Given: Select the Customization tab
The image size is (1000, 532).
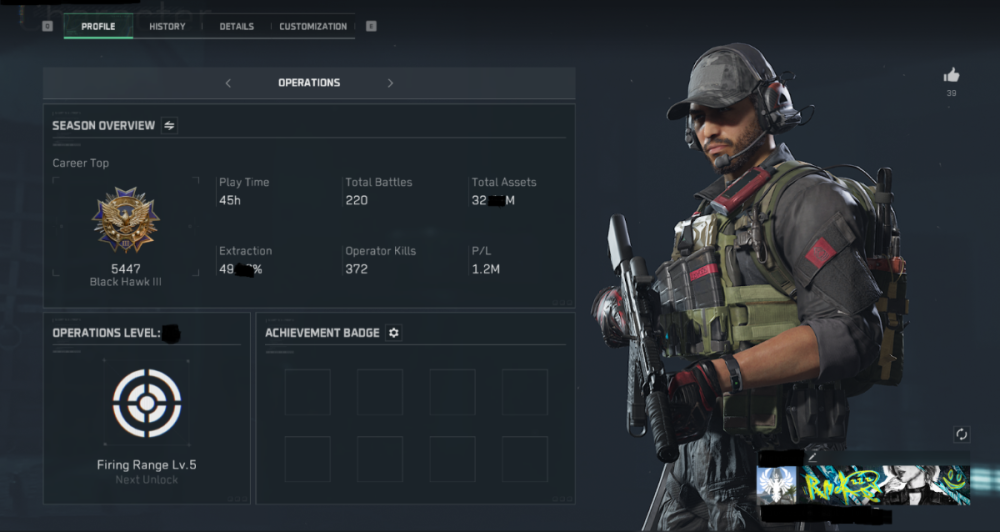Looking at the screenshot, I should 313,26.
